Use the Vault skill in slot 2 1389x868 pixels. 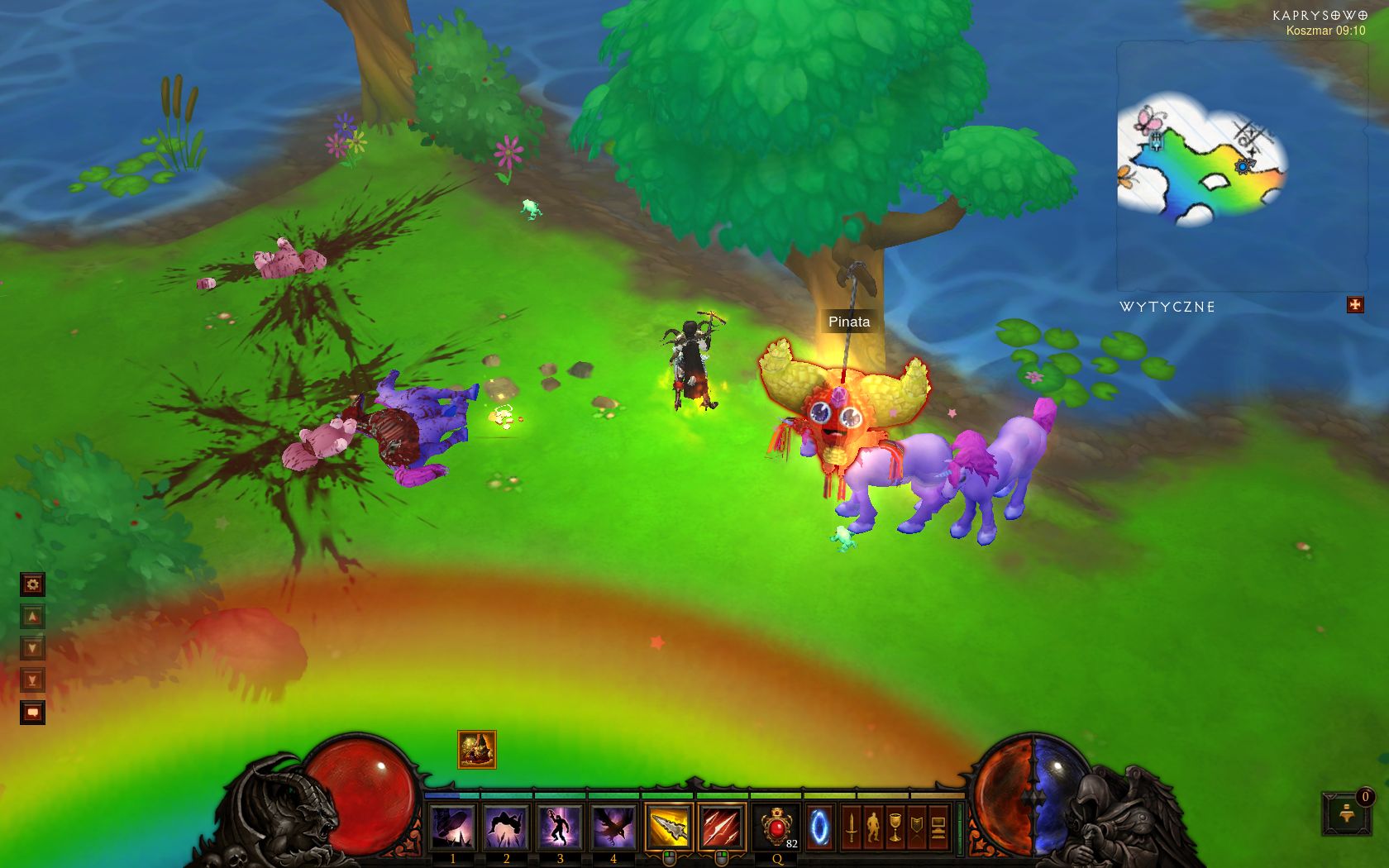pyautogui.click(x=506, y=827)
